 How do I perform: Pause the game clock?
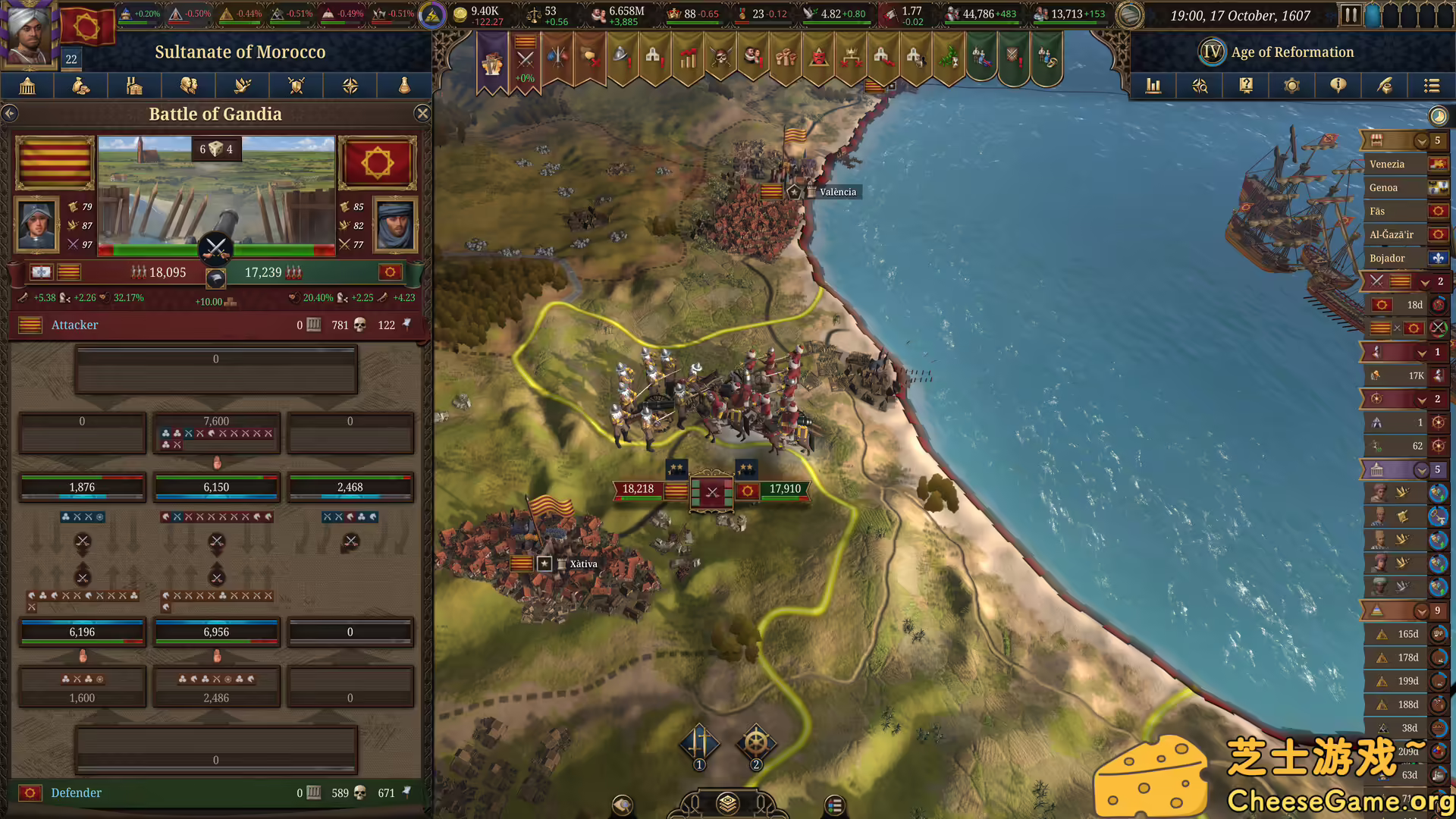[x=1352, y=14]
